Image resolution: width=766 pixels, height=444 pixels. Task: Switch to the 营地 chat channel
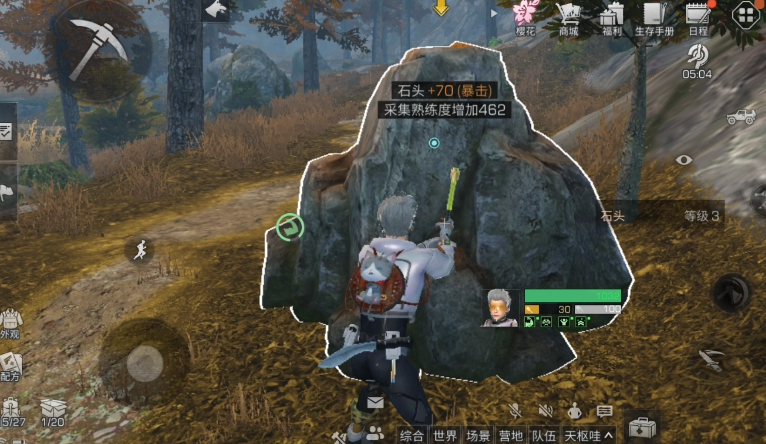511,435
